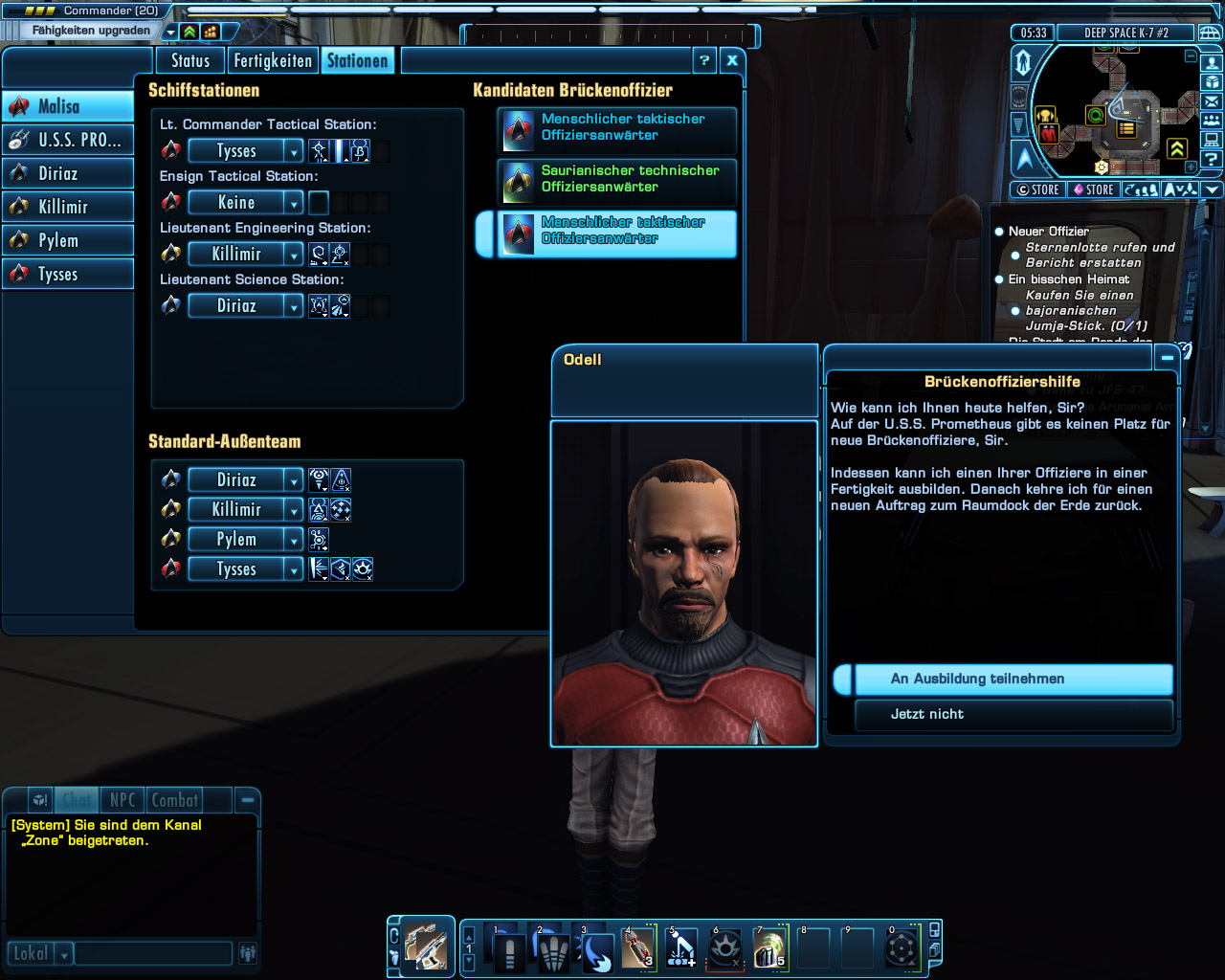1225x980 pixels.
Task: Minimize the Brückenoffiziershilfe dialog
Action: click(1167, 358)
